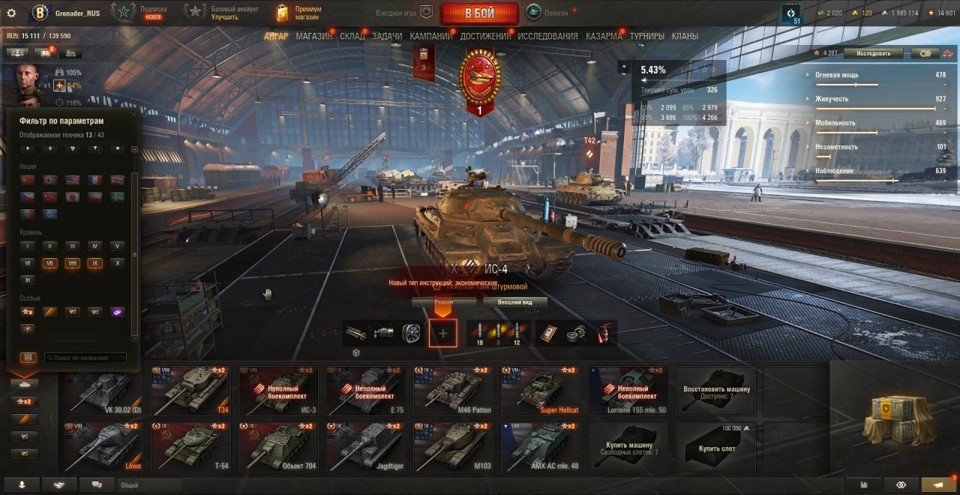Viewport: 960px width, 495px height.
Task: Select the T-54 tank in the carousel
Action: [190, 445]
